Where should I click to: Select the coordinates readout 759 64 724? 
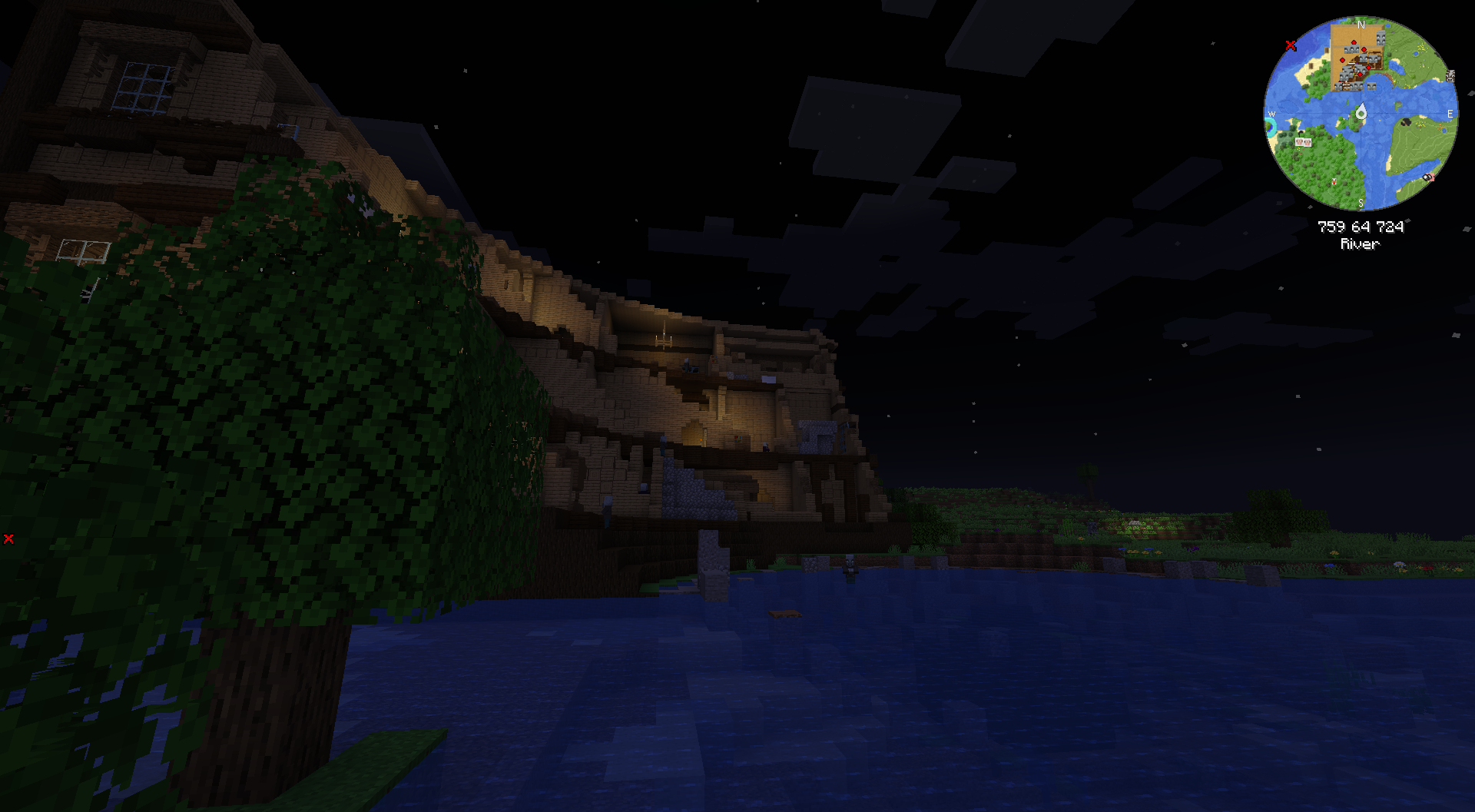[x=1360, y=227]
